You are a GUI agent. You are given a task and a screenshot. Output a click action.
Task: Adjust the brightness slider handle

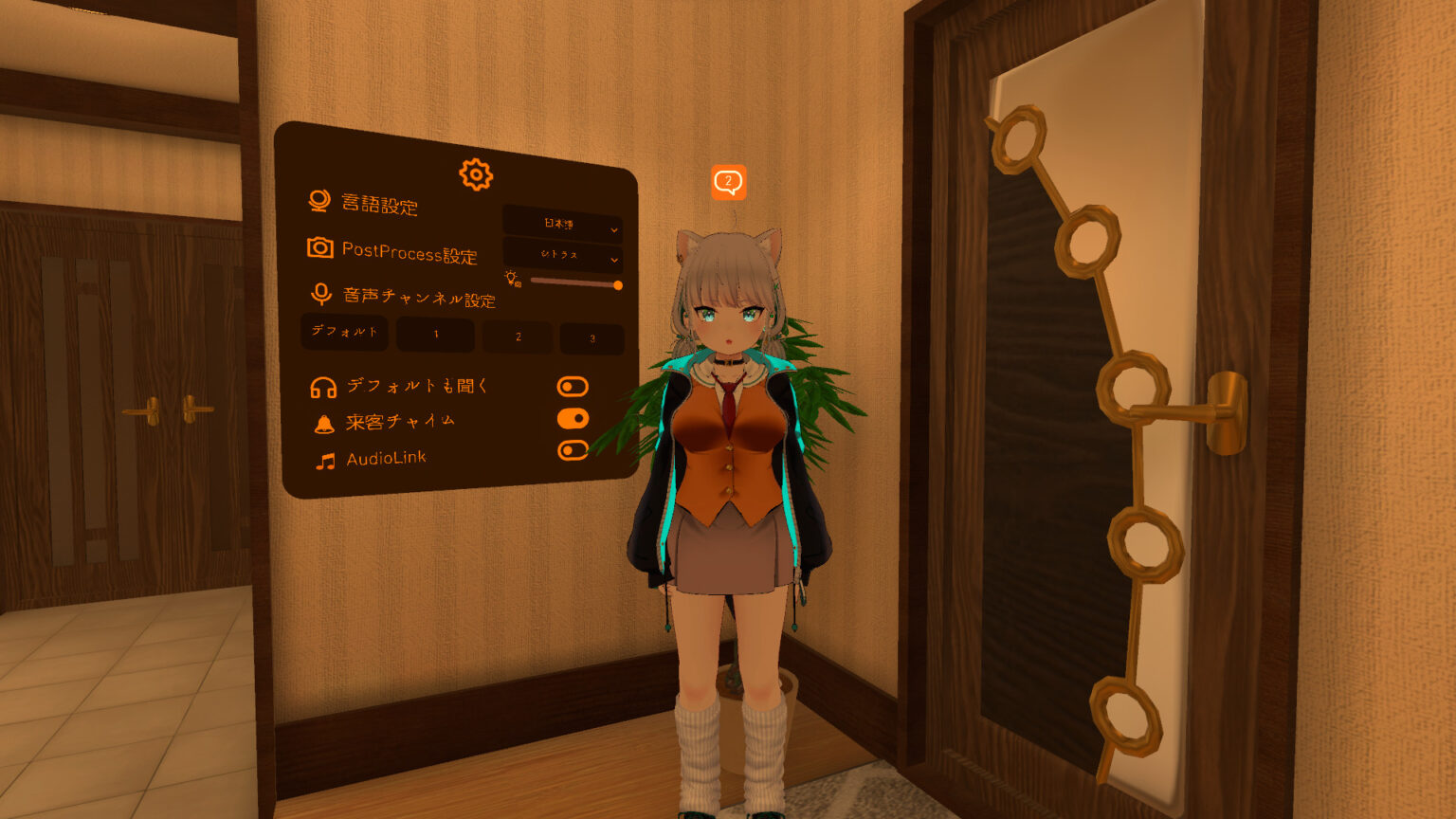click(617, 284)
